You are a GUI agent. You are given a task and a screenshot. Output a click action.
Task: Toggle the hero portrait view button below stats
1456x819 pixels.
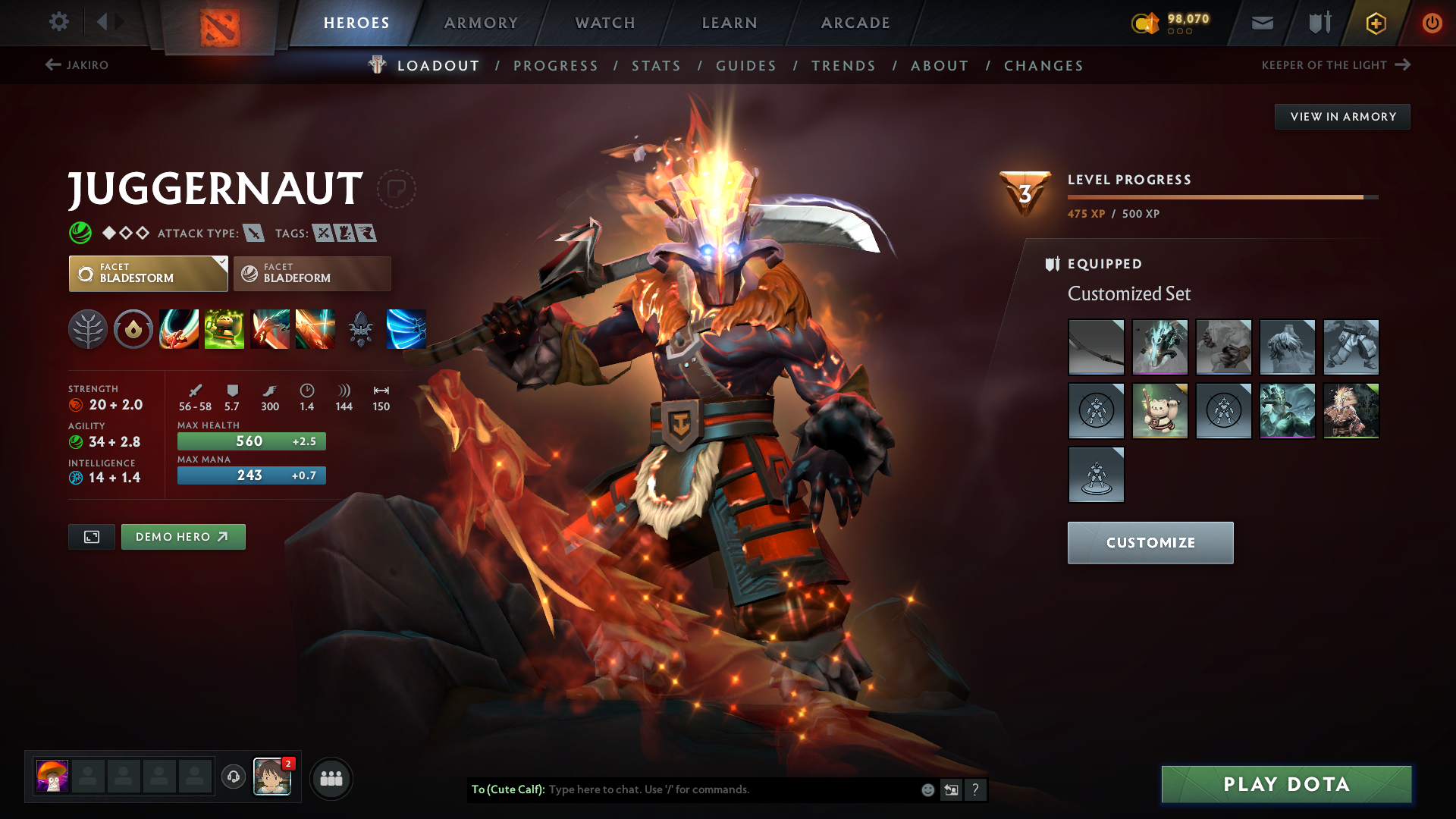[91, 536]
